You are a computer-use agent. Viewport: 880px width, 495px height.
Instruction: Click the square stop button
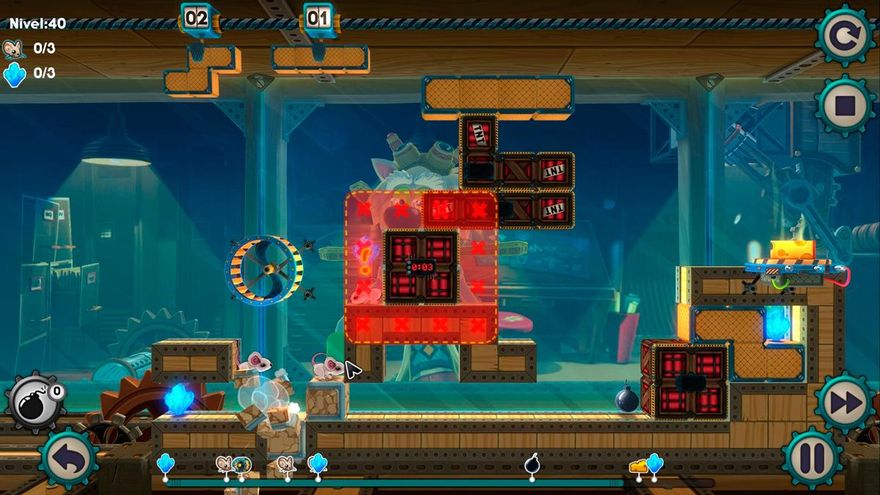coord(845,103)
